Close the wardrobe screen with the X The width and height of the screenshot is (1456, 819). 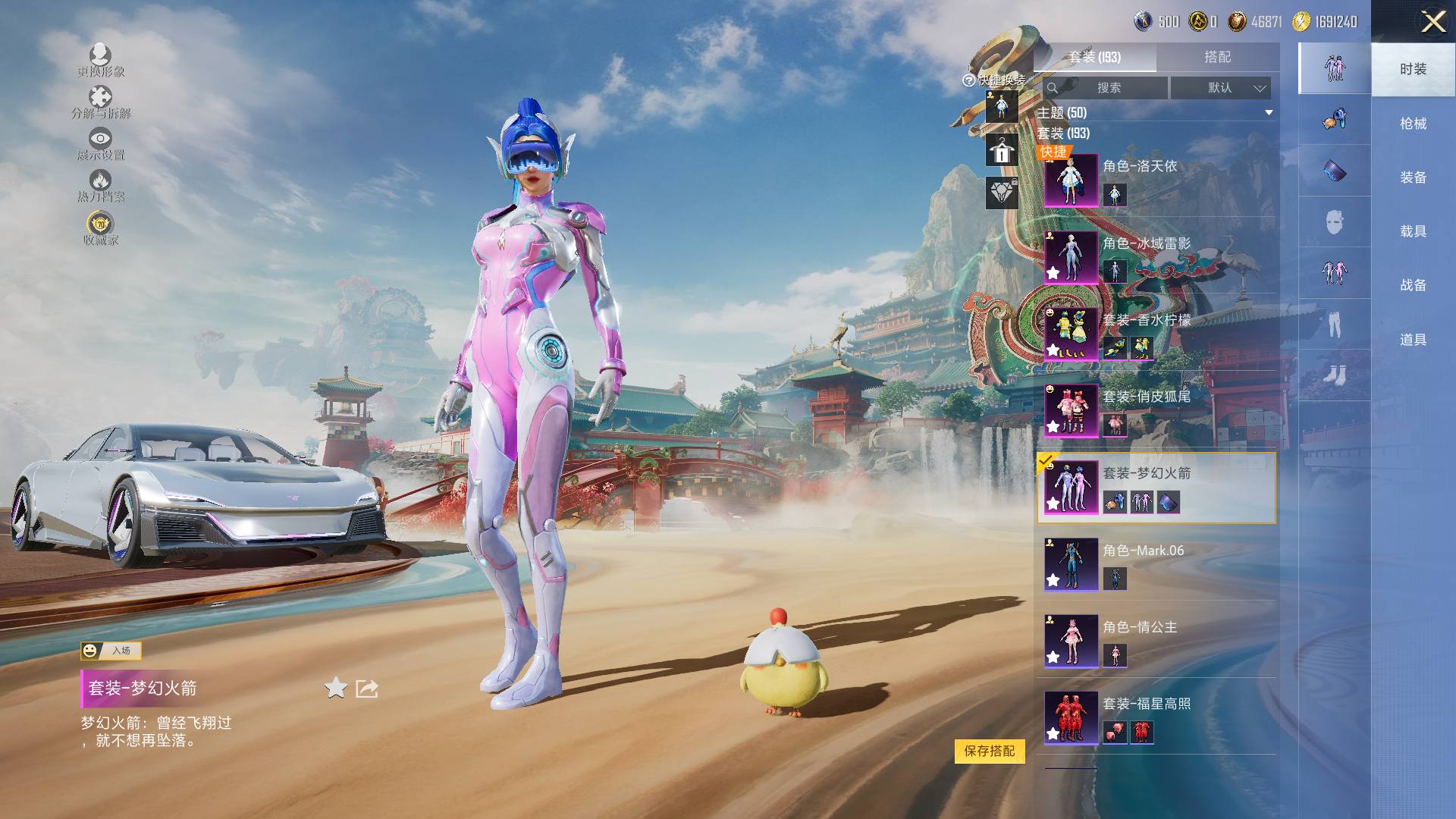click(x=1432, y=21)
